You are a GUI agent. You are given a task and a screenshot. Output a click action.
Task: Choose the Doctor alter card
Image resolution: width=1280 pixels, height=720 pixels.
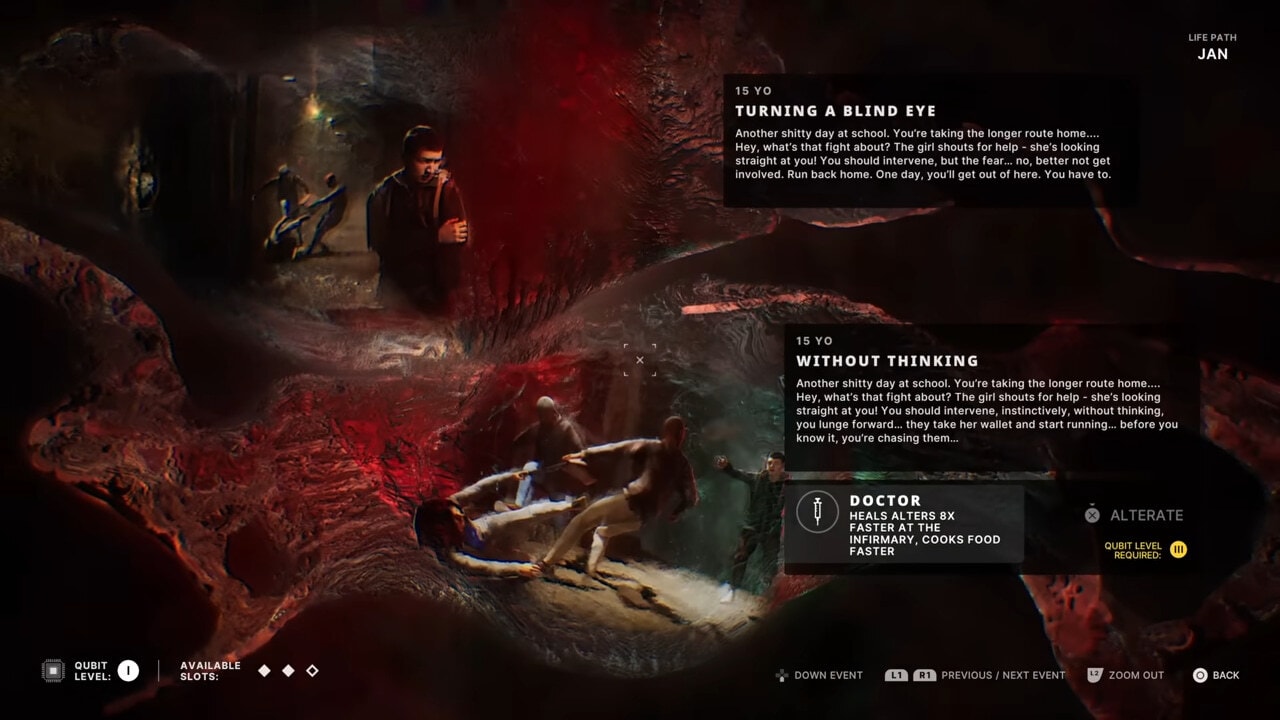pos(904,524)
